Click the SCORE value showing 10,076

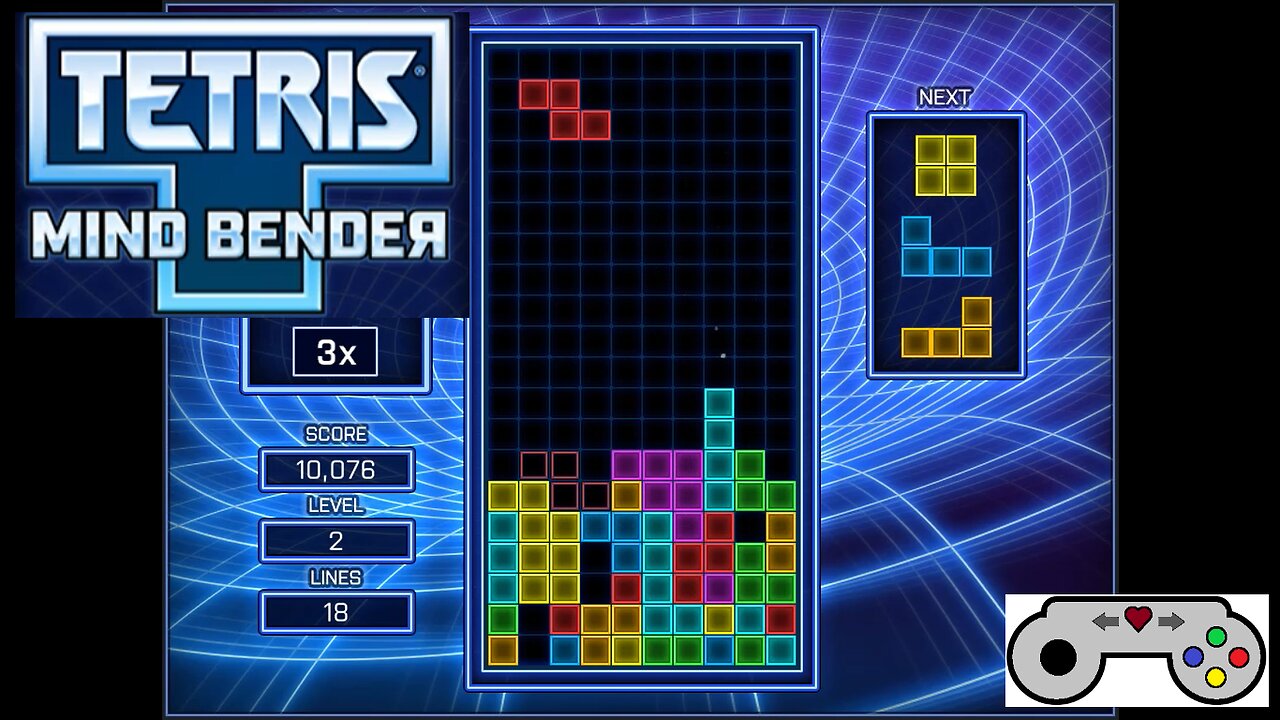[337, 469]
